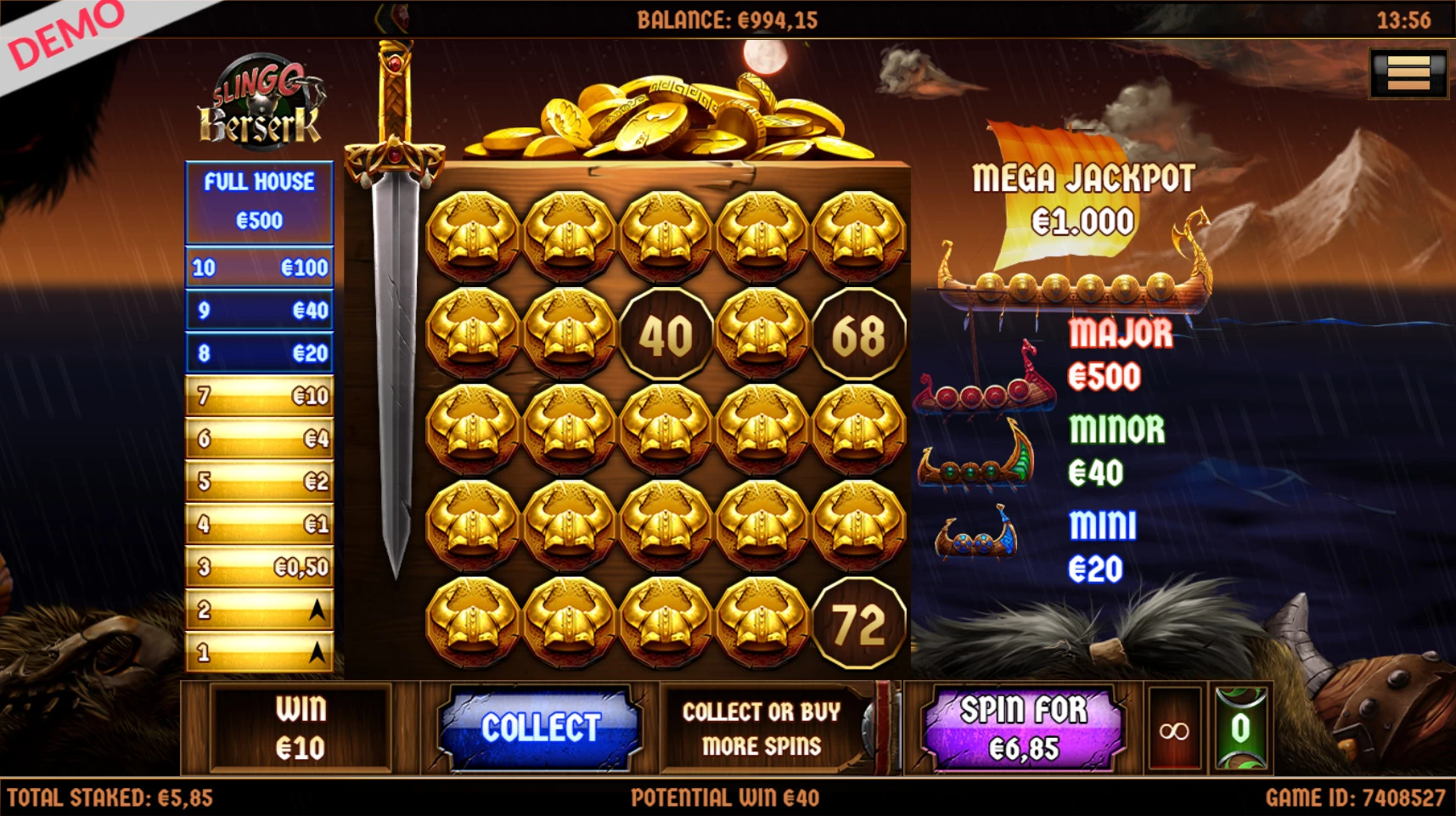The image size is (1456, 816).
Task: Click the infinity spins indicator
Action: [x=1174, y=730]
